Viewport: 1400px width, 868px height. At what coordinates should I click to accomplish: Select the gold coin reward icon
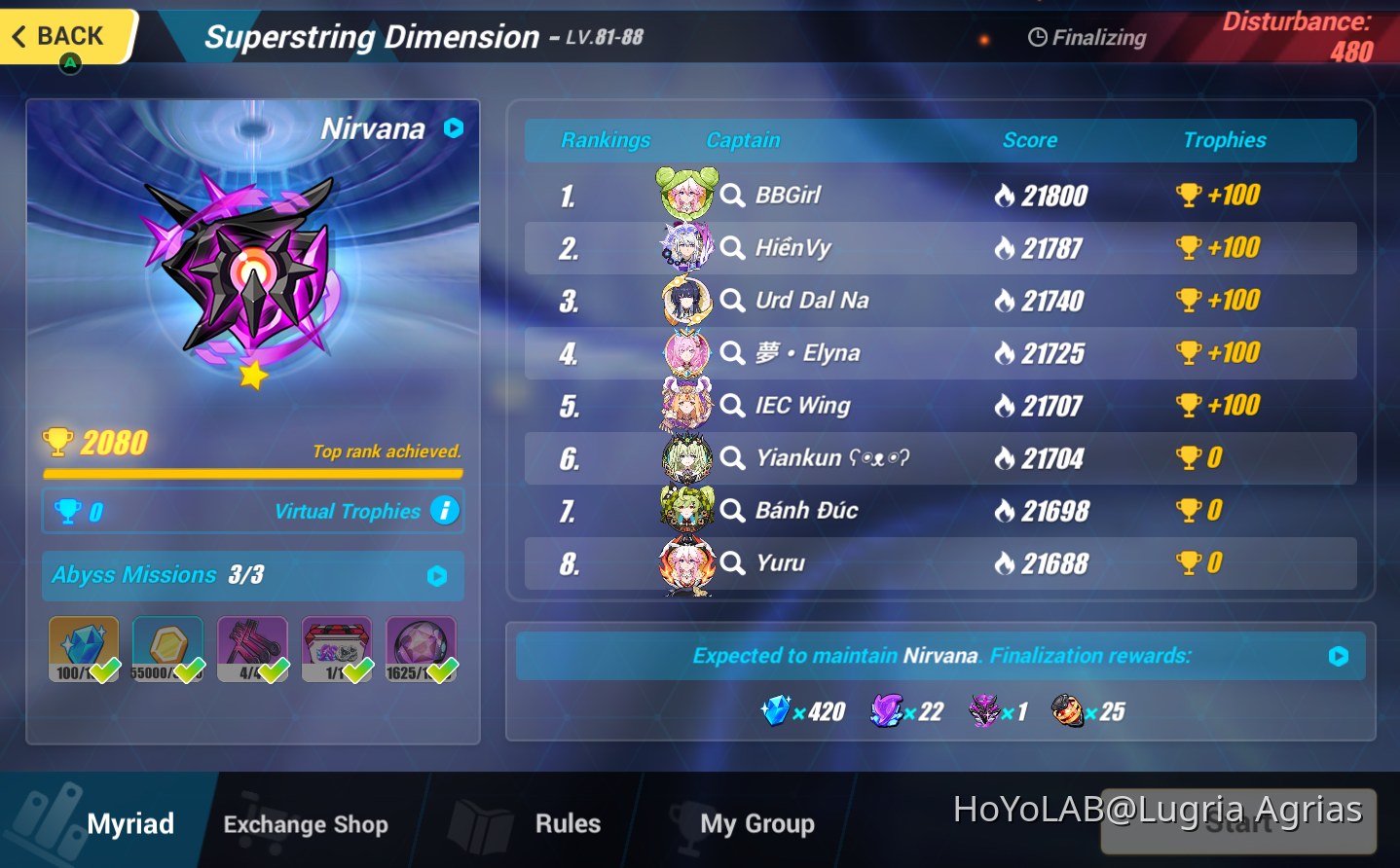click(x=167, y=642)
